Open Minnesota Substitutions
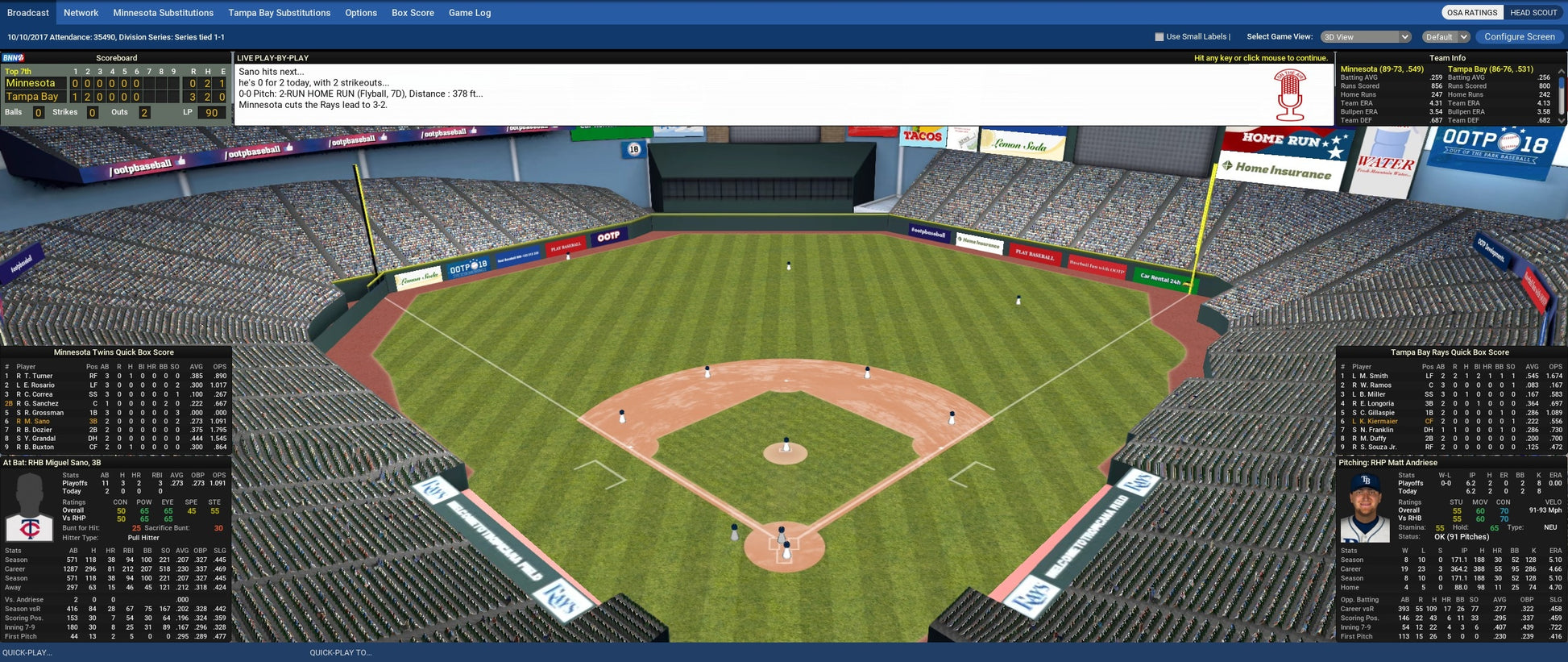Viewport: 1568px width, 662px height. click(x=164, y=13)
